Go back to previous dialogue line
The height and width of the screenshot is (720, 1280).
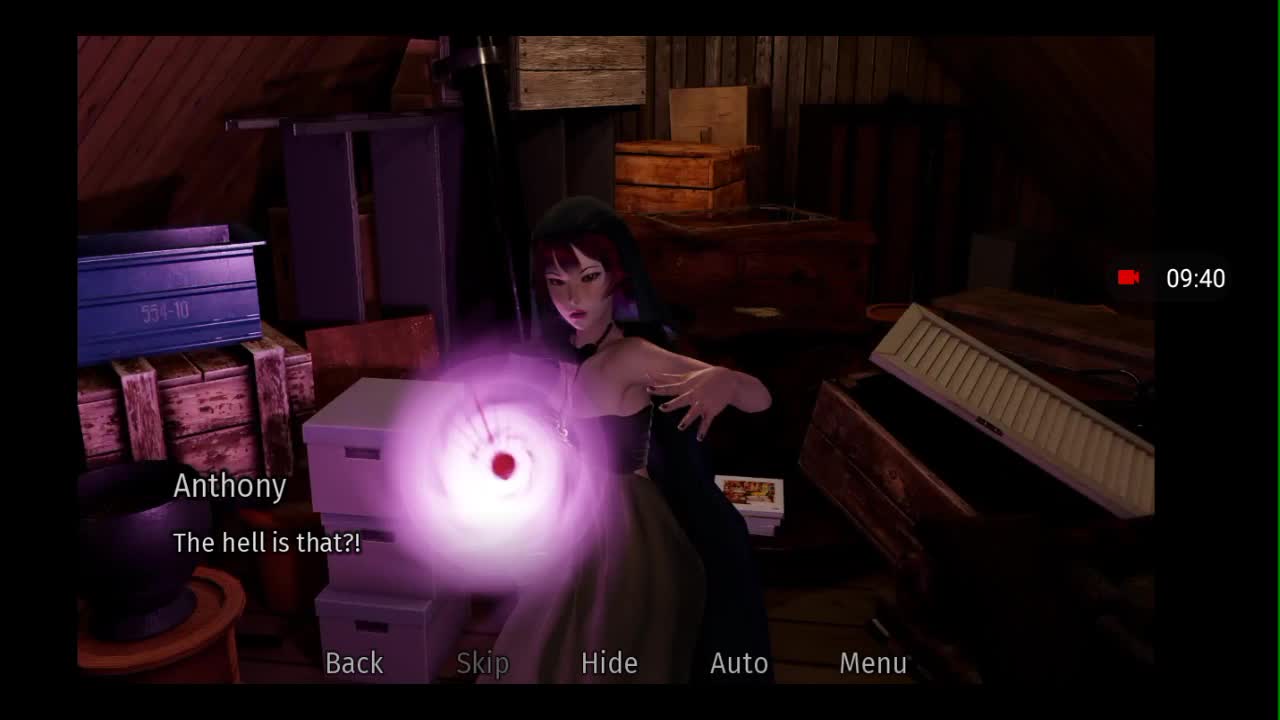pyautogui.click(x=354, y=663)
